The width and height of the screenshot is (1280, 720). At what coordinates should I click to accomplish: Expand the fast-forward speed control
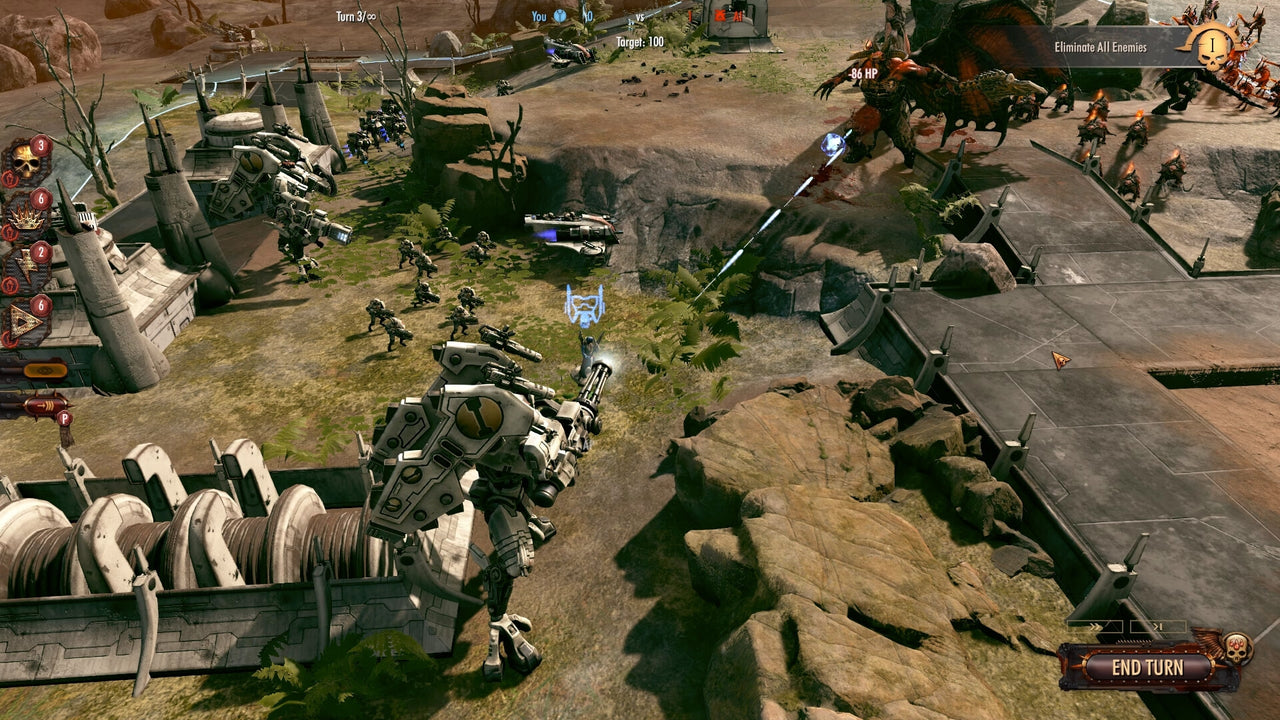(x=1095, y=624)
